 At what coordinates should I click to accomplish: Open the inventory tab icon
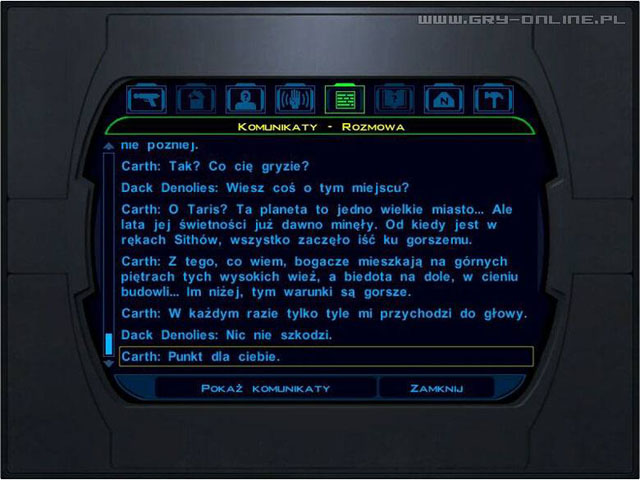(196, 98)
